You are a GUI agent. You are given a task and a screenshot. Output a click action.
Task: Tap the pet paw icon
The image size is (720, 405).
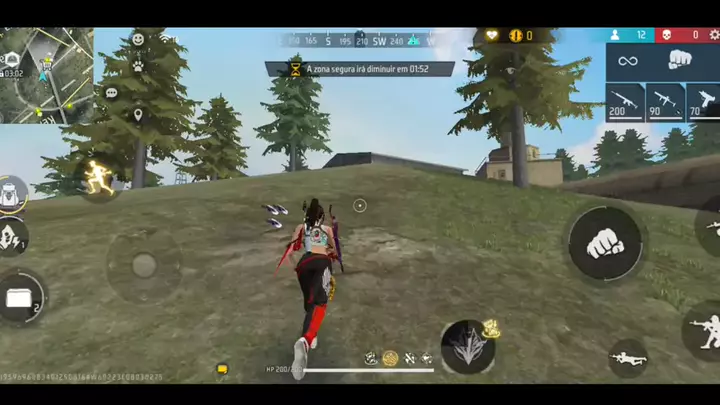click(x=138, y=66)
